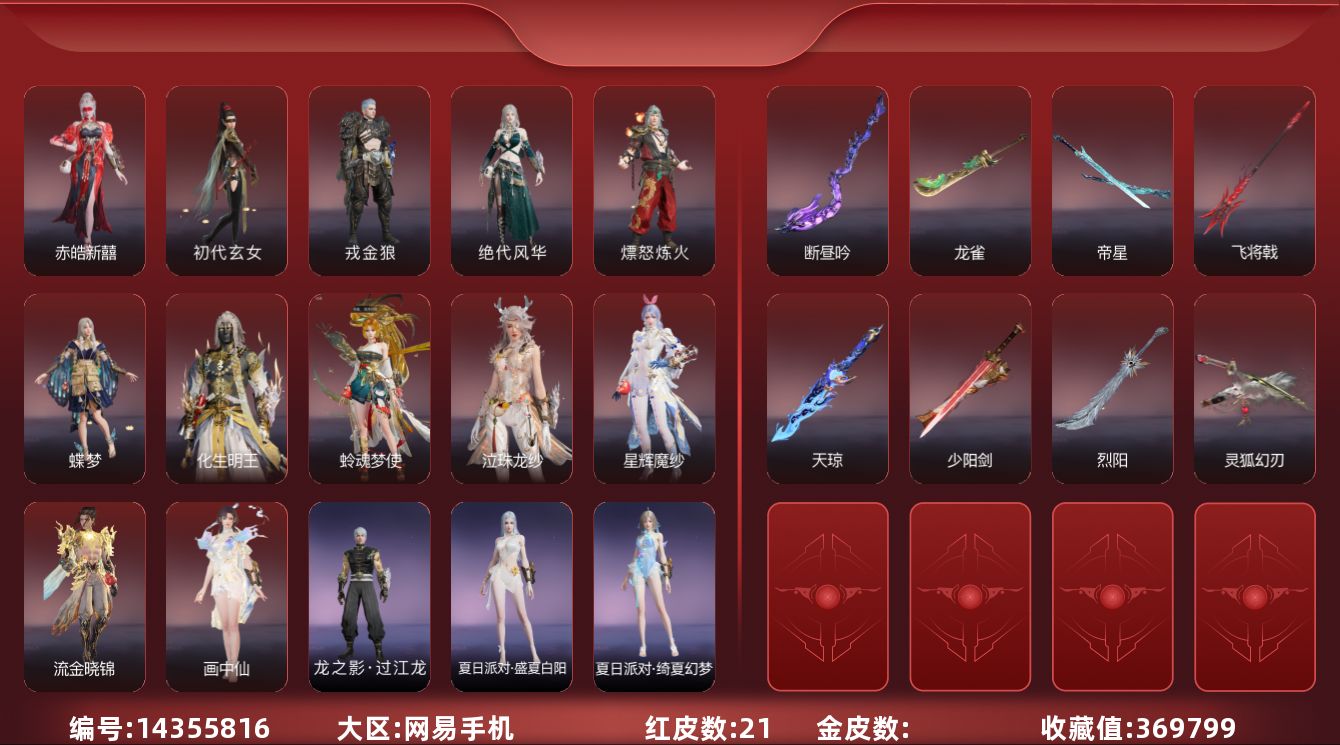
Task: Open the 泣珠龙纱 skin card
Action: pyautogui.click(x=512, y=388)
